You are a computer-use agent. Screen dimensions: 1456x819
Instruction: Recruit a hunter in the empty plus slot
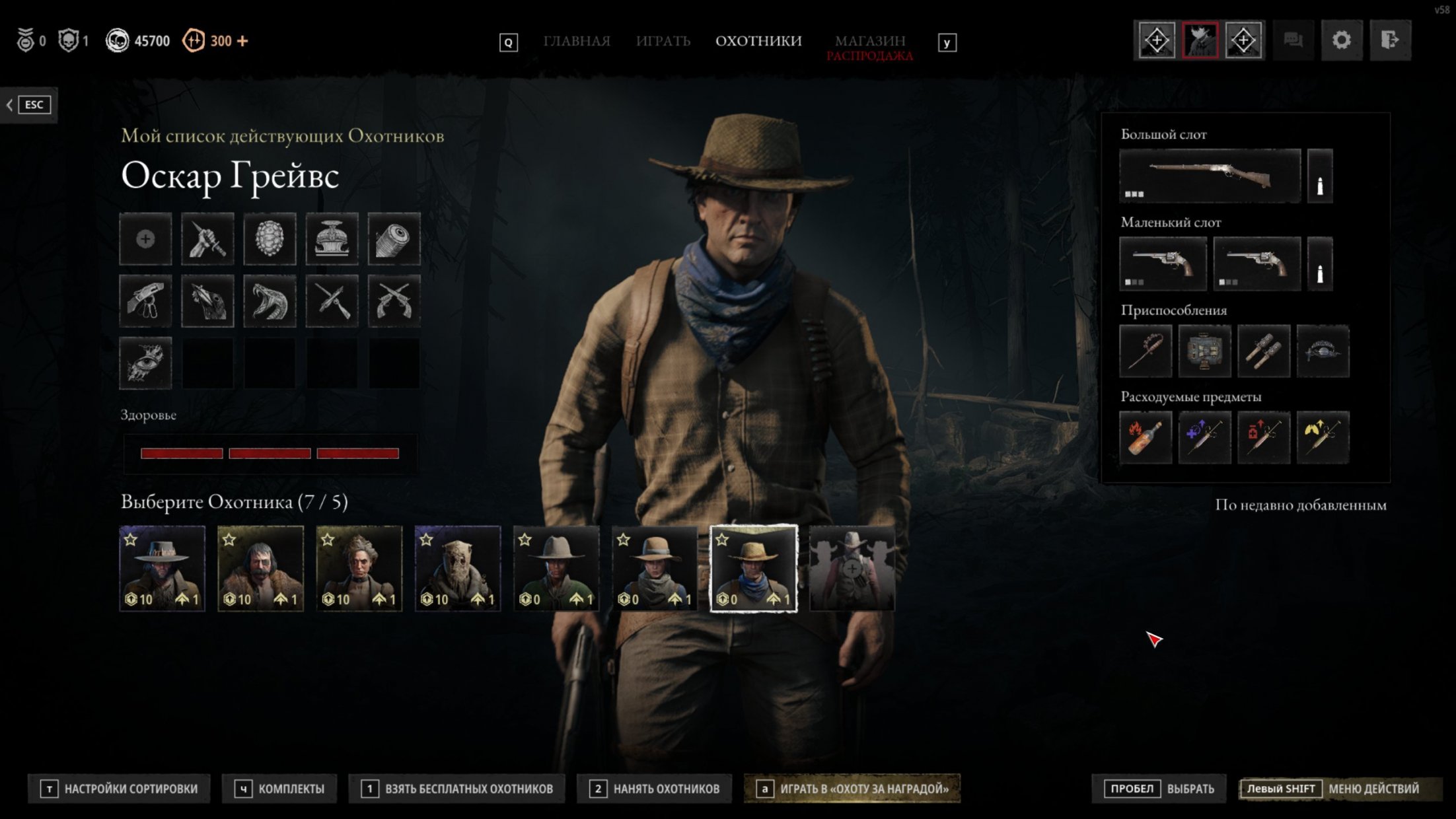[852, 568]
